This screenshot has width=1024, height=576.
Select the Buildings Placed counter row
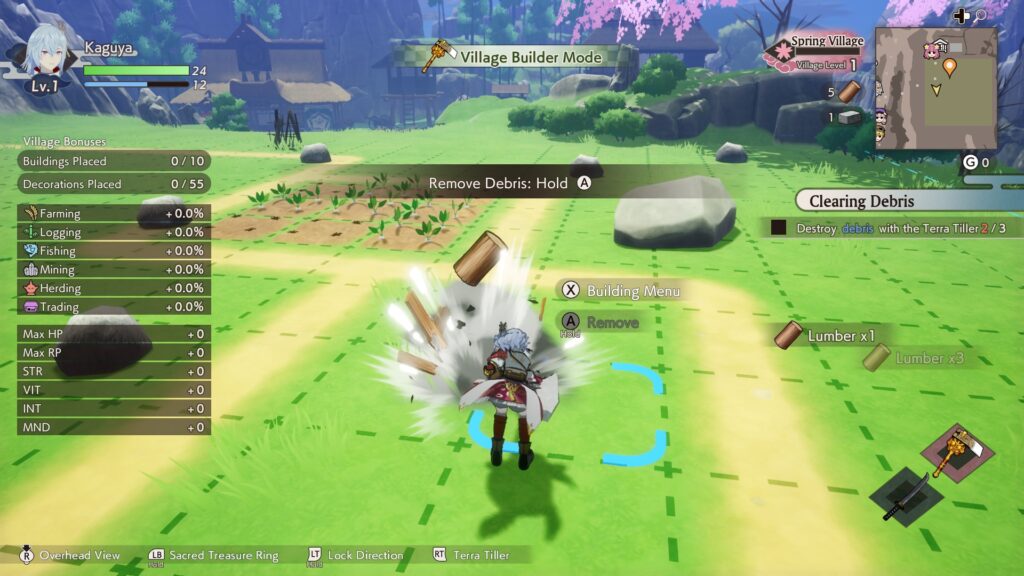click(x=114, y=161)
